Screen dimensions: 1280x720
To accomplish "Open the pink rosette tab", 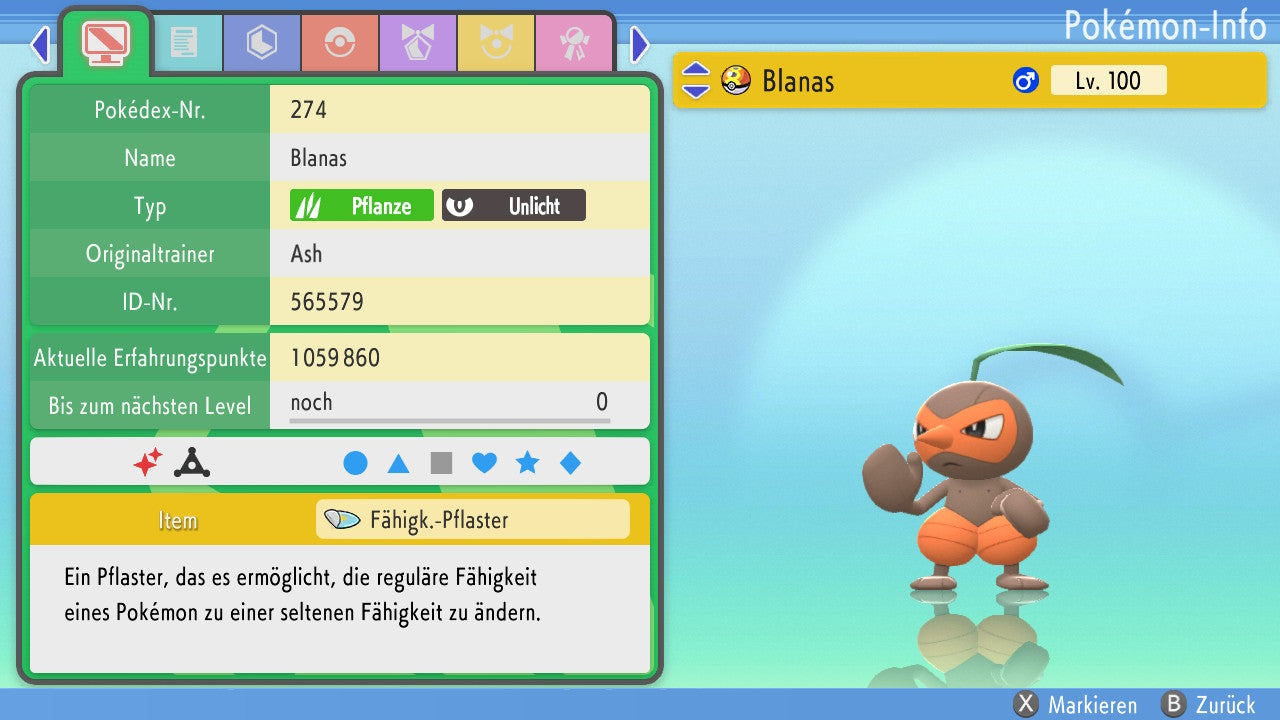I will [573, 43].
